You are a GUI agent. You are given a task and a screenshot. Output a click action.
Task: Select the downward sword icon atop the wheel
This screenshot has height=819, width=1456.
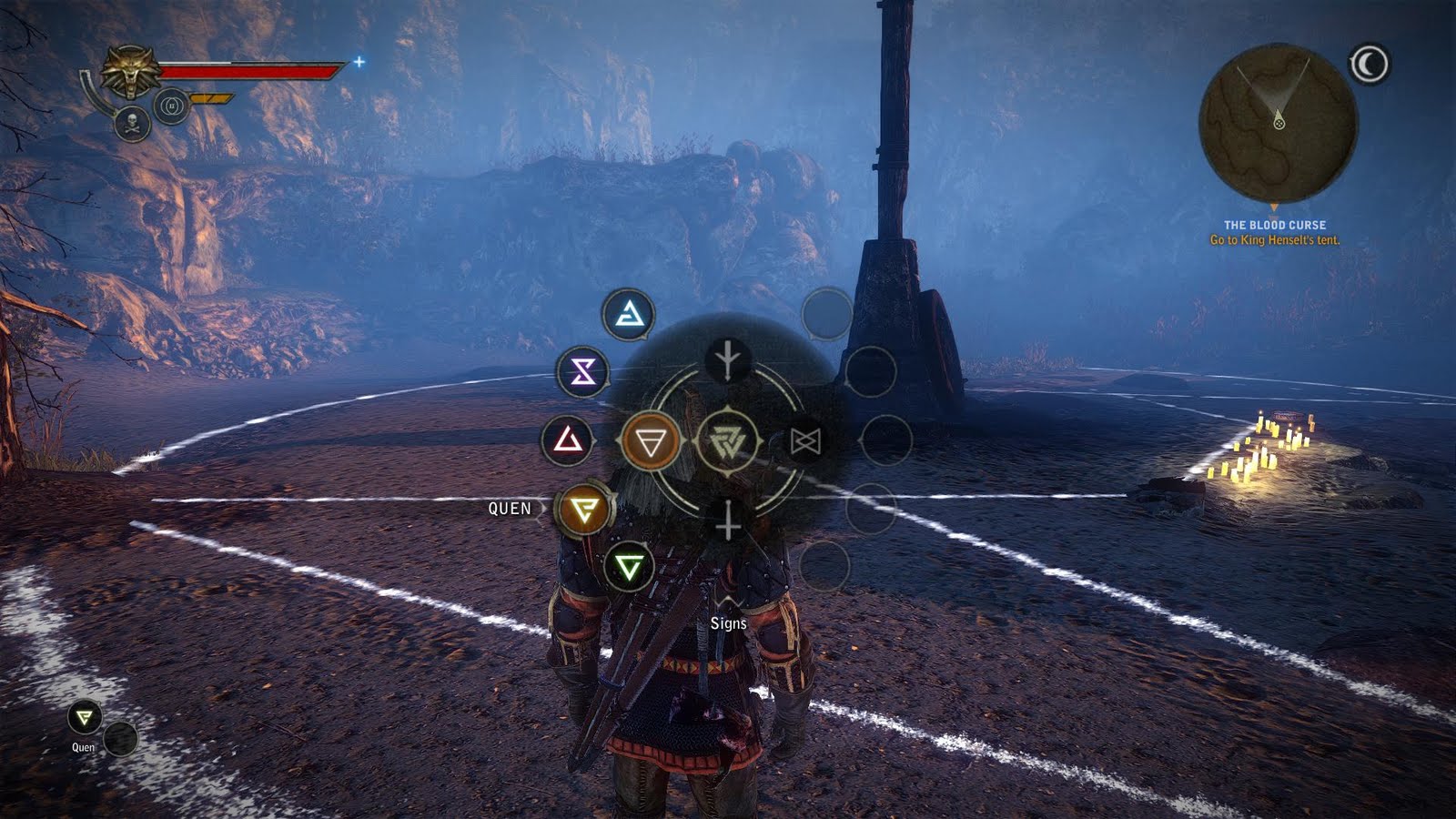click(727, 360)
